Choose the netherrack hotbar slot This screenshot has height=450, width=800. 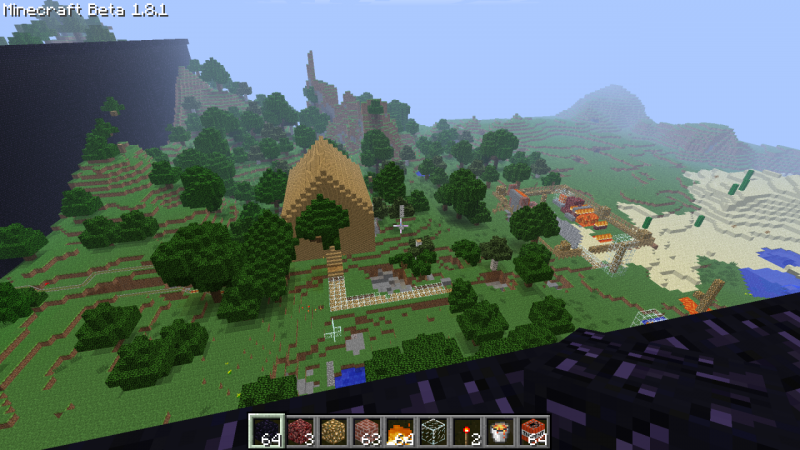298,431
